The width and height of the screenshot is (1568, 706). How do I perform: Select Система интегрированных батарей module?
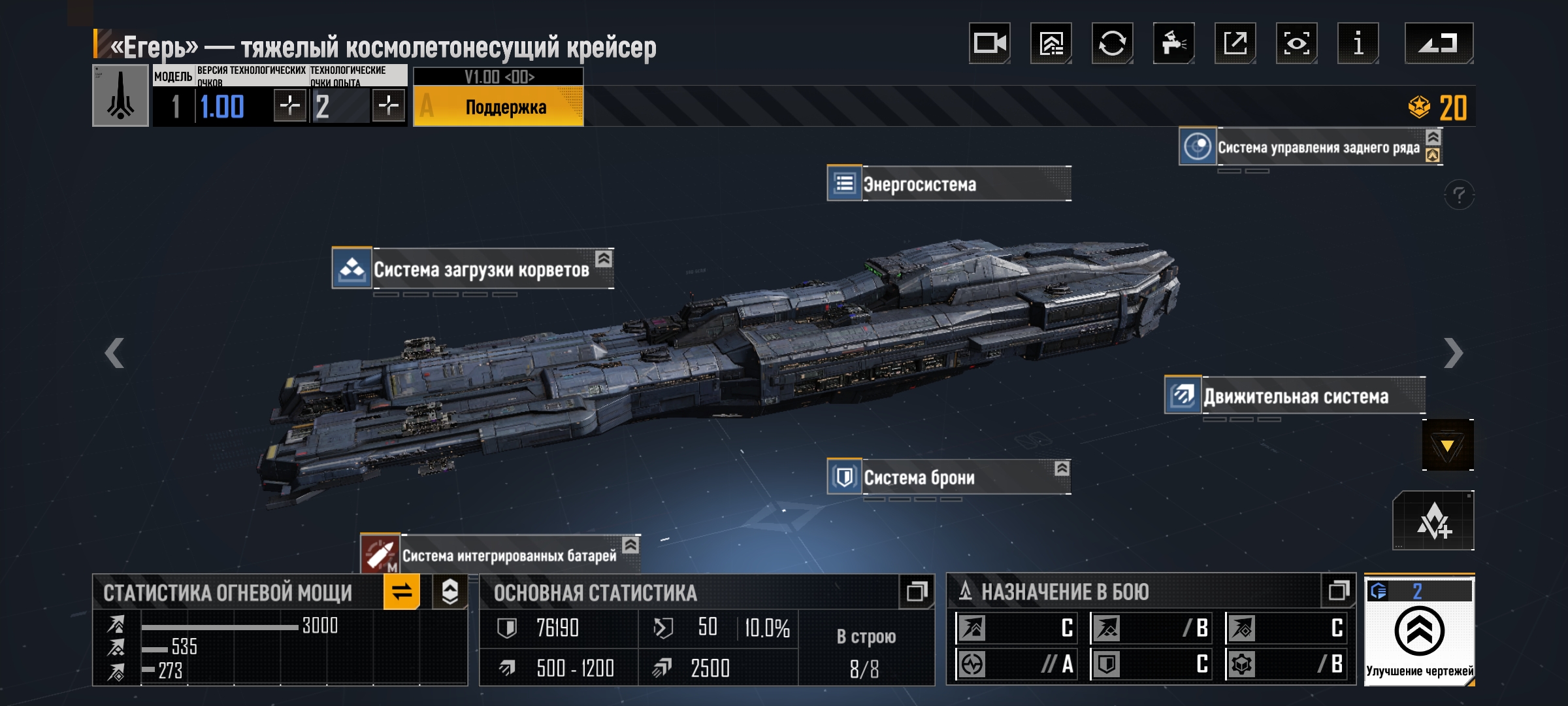click(x=500, y=555)
